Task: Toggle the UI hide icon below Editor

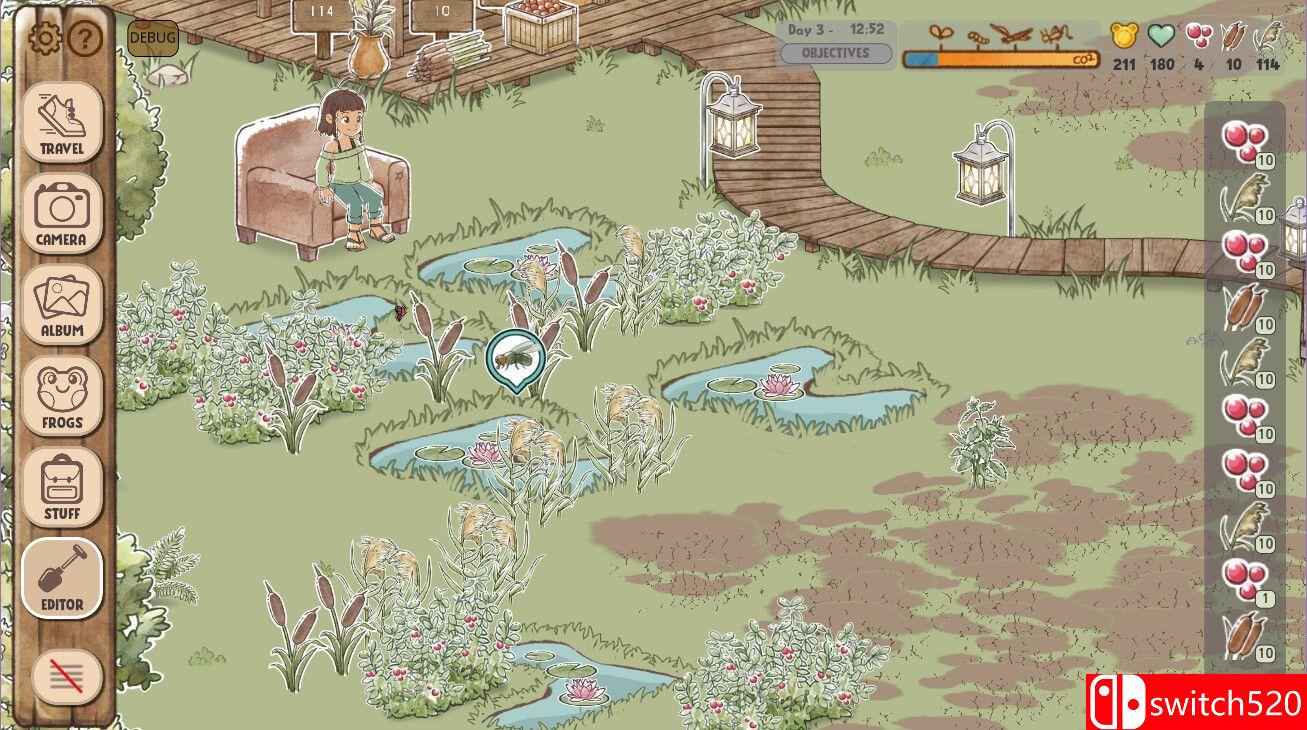Action: pos(62,676)
